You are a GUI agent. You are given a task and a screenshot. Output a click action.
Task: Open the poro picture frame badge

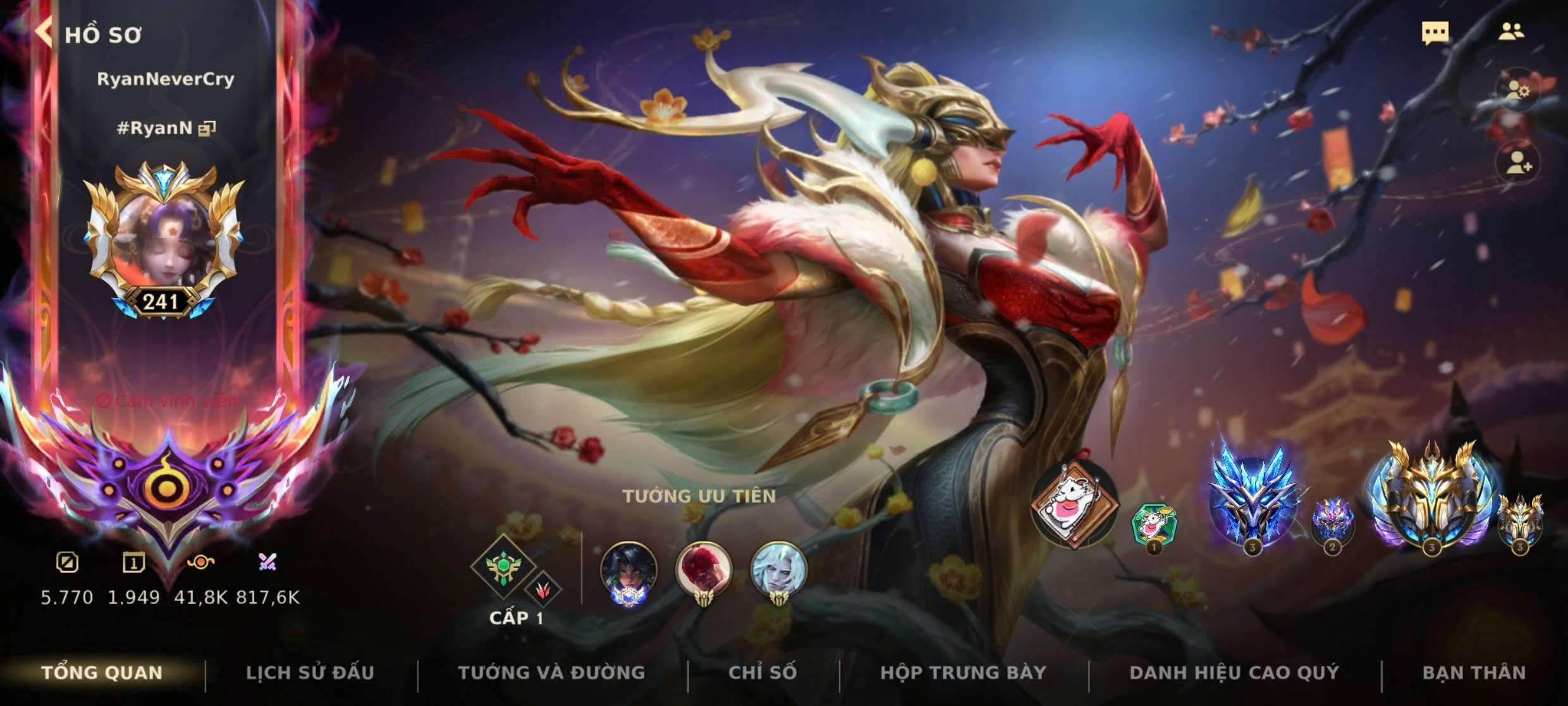click(x=1072, y=504)
